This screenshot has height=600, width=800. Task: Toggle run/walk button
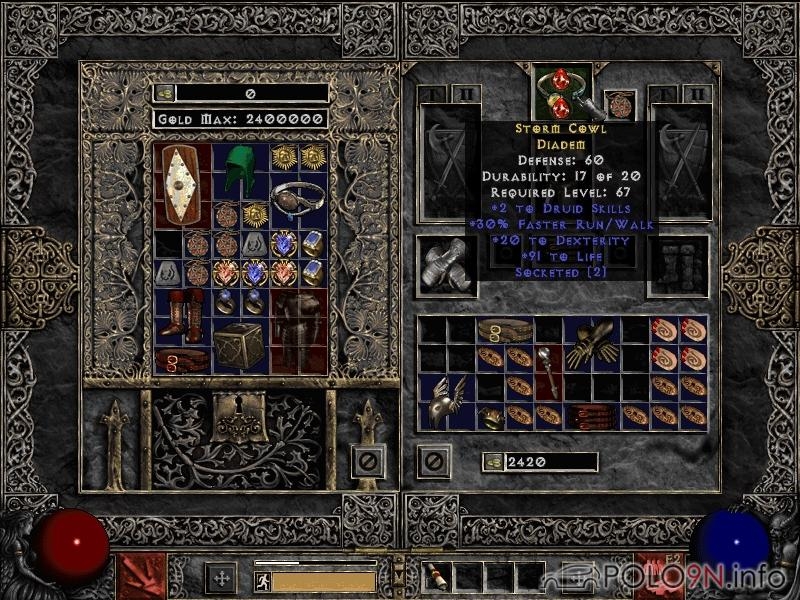[262, 581]
